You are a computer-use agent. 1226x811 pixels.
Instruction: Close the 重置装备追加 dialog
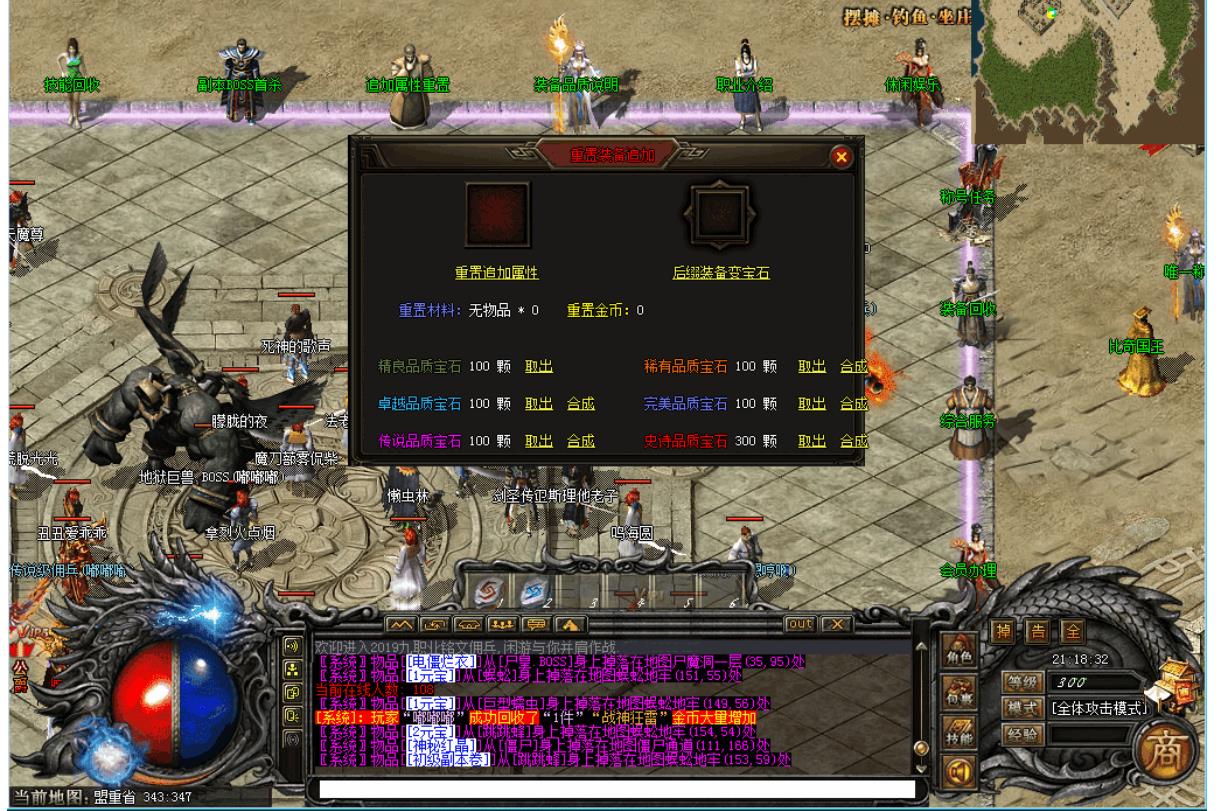pyautogui.click(x=841, y=156)
